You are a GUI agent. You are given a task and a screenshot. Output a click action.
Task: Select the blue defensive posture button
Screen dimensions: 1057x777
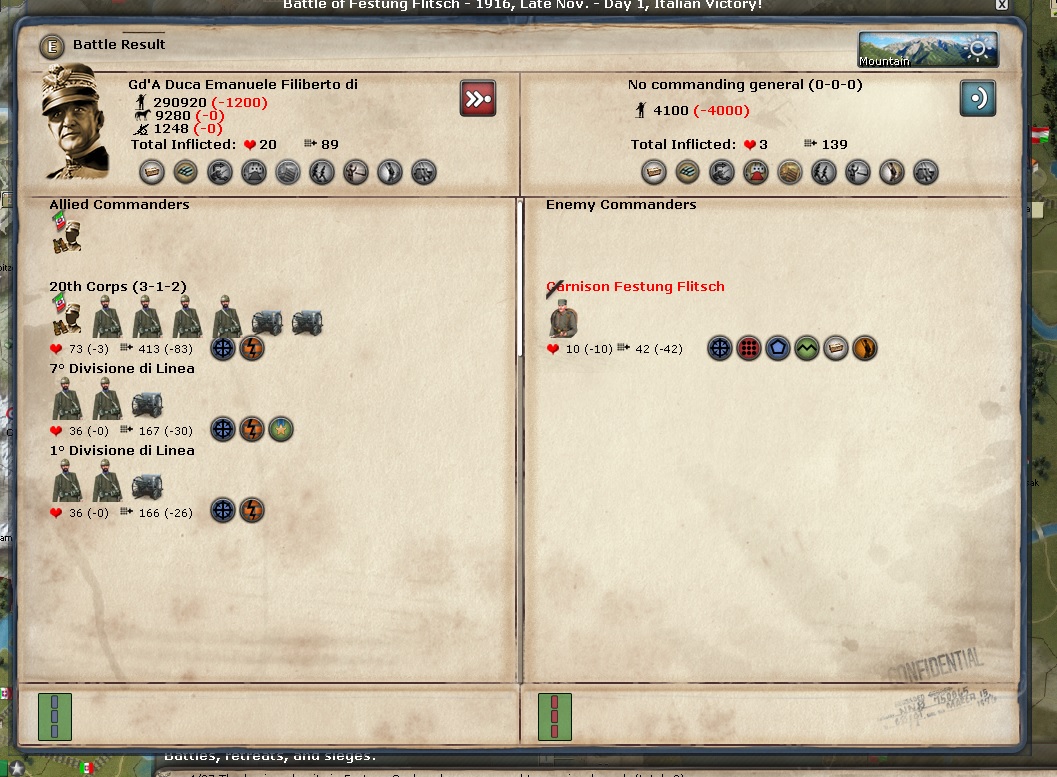point(977,99)
